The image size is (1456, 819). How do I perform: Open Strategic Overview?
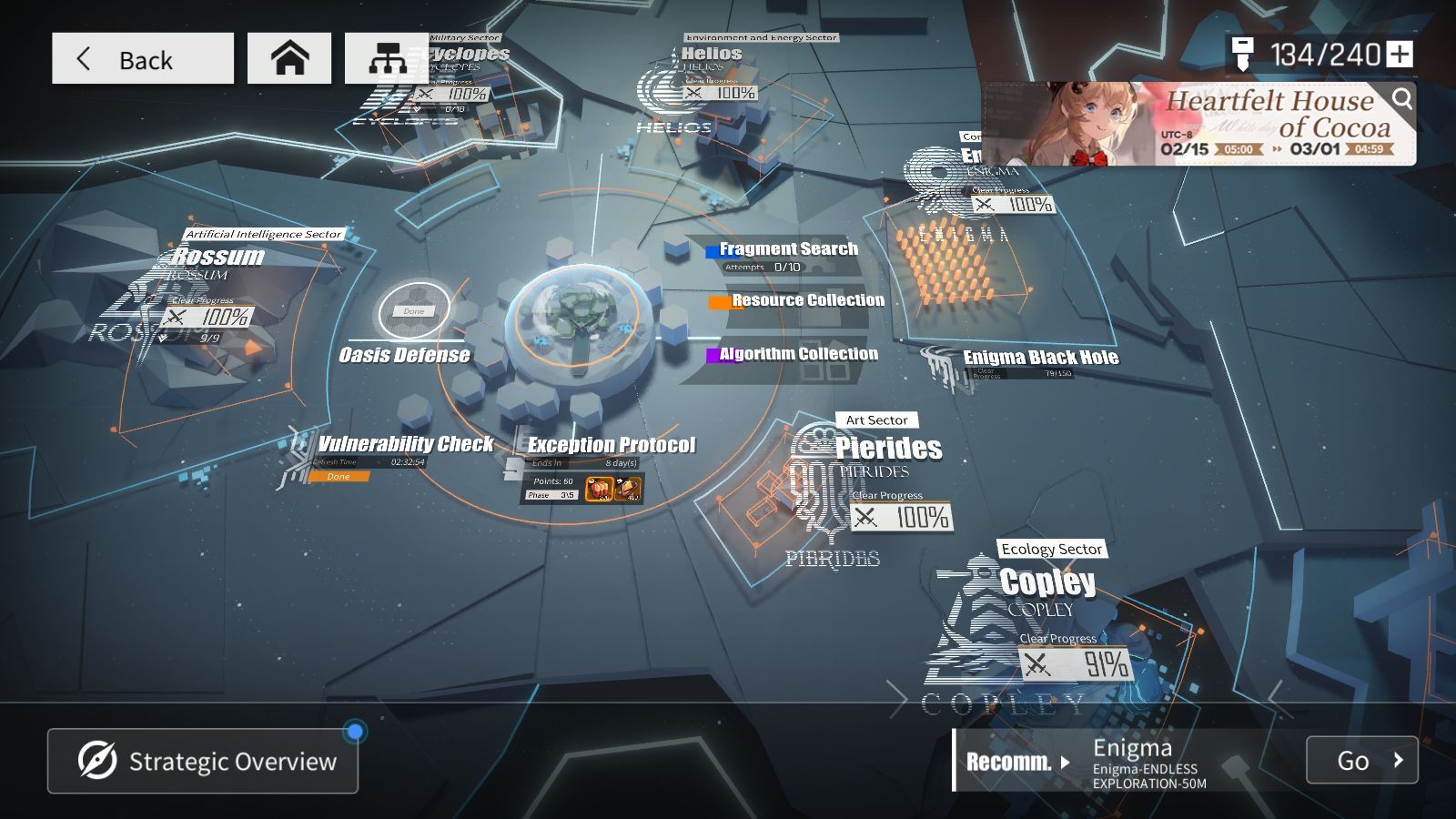pos(203,761)
